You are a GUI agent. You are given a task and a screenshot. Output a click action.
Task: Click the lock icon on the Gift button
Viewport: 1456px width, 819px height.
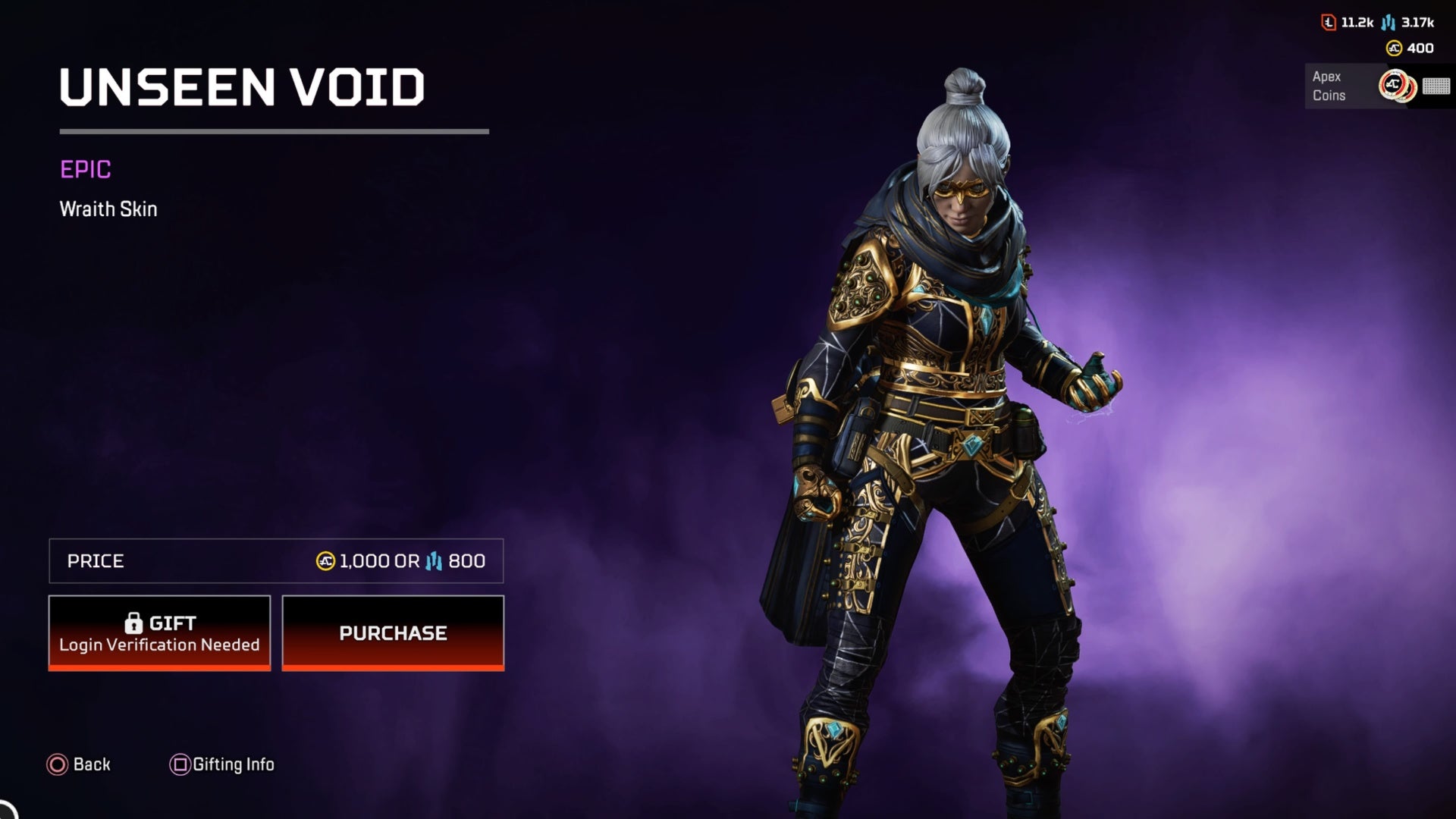tap(135, 623)
